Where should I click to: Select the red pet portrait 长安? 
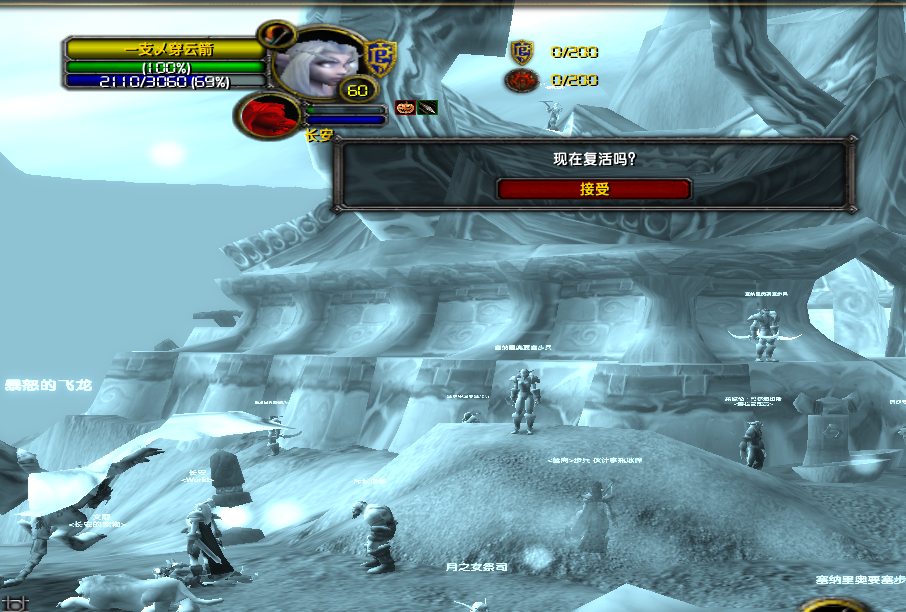270,114
